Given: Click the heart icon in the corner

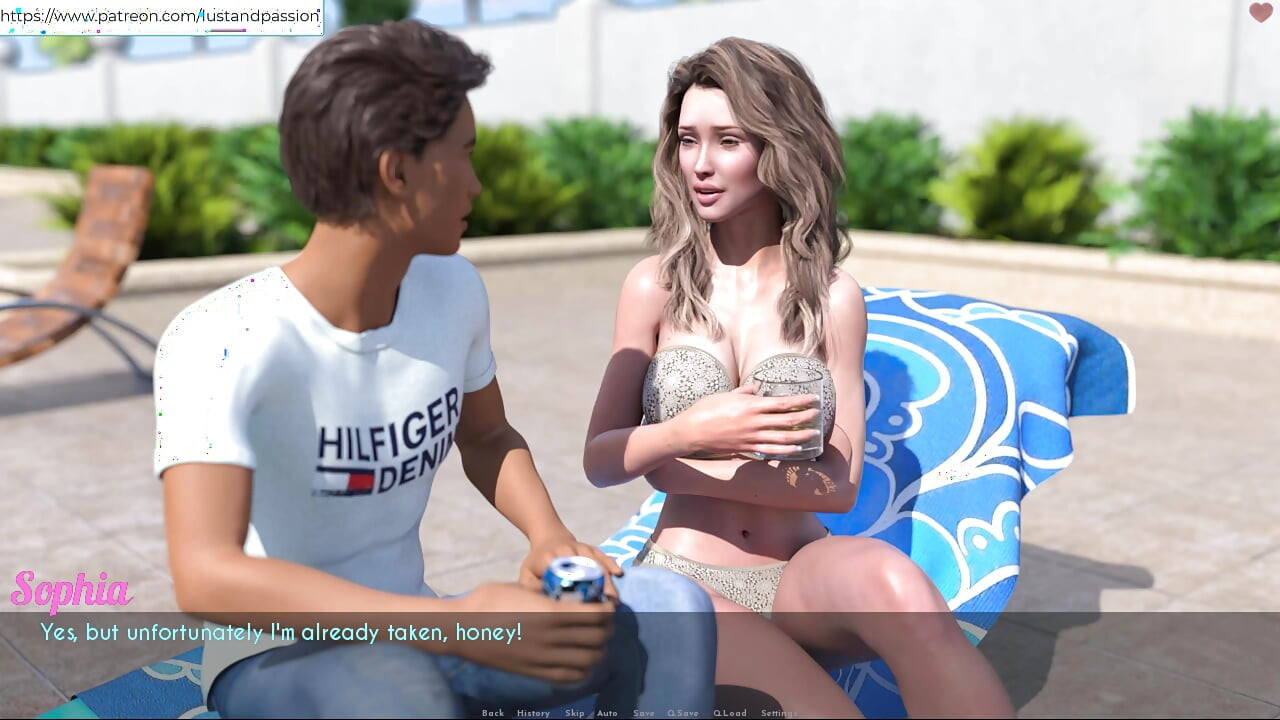Looking at the screenshot, I should 1260,13.
